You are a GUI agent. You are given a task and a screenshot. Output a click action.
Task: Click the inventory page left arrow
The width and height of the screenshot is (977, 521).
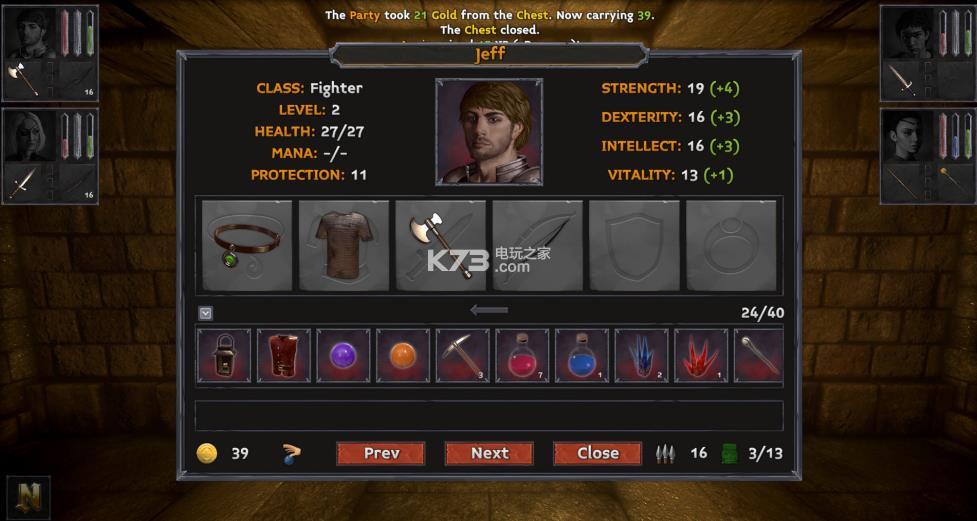pos(489,311)
